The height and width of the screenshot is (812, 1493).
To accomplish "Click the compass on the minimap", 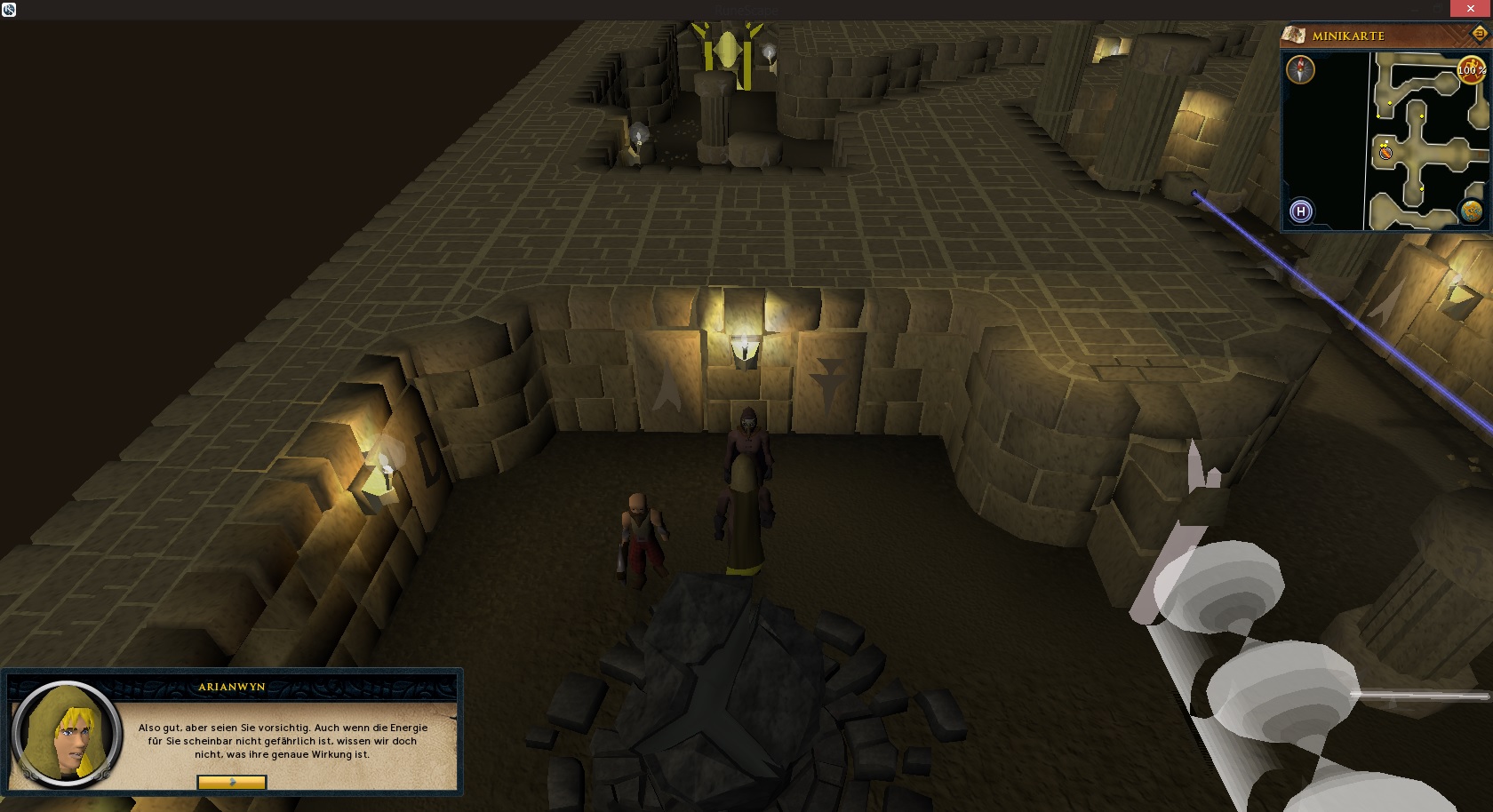I will tap(1300, 70).
